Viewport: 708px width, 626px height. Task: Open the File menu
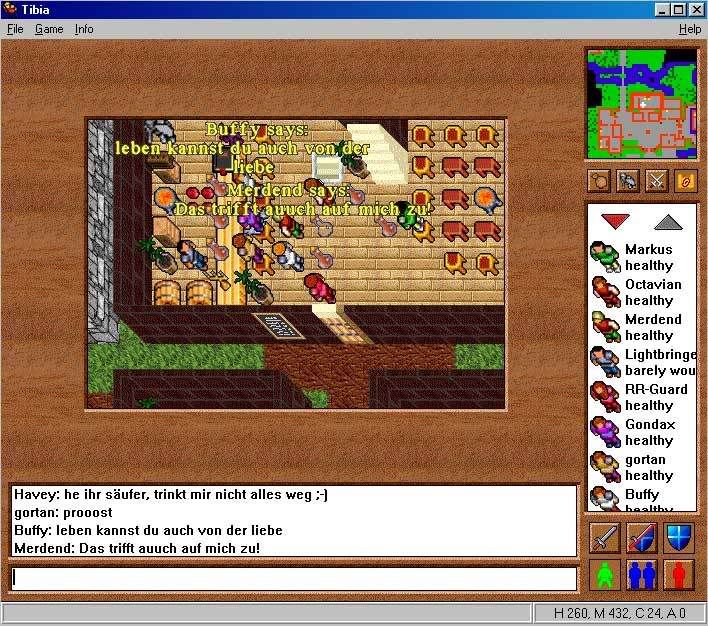point(14,29)
